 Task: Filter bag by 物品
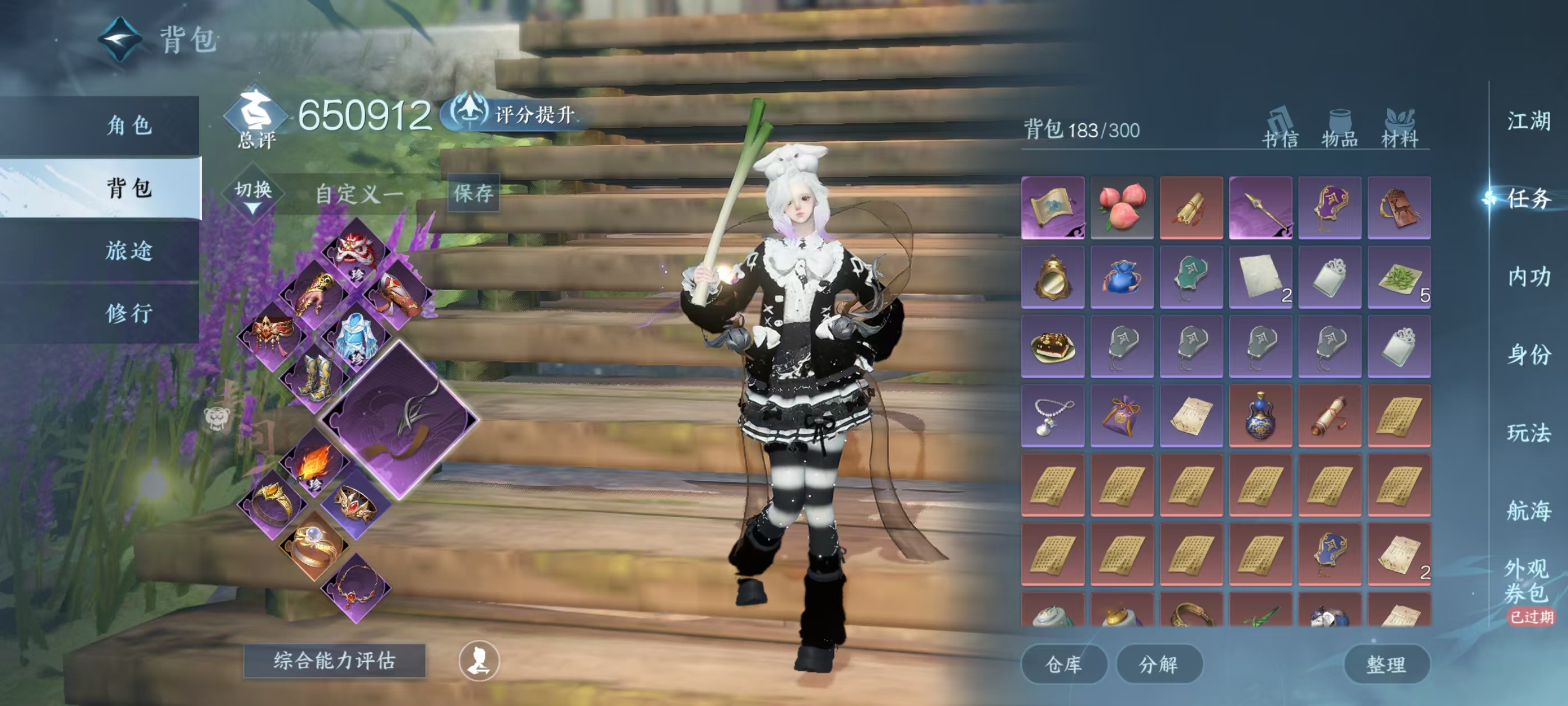pos(1339,129)
